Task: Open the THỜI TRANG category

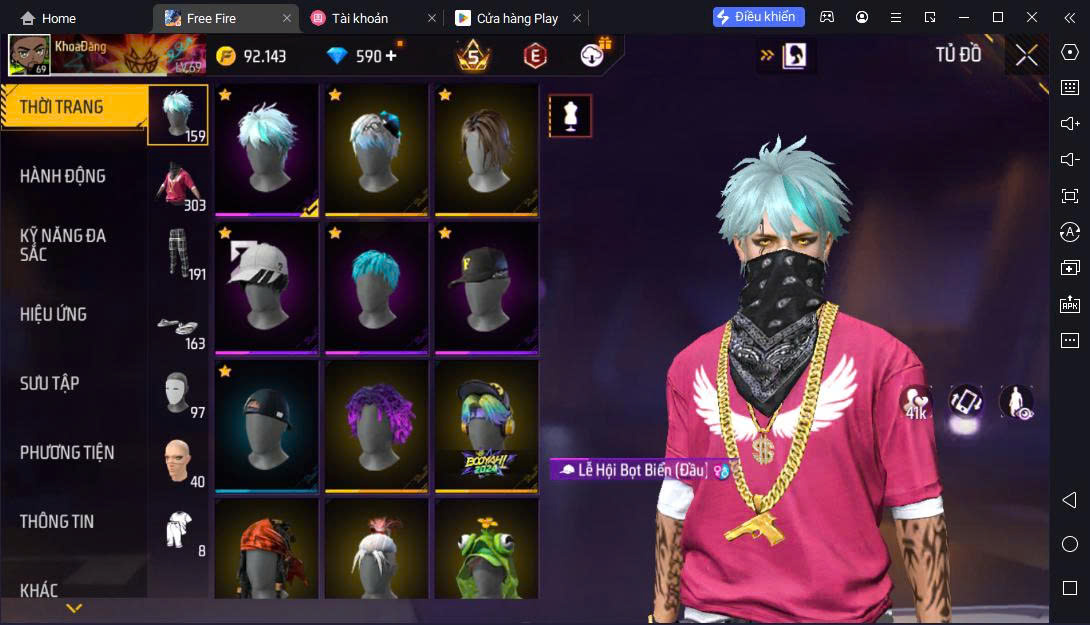Action: (x=62, y=107)
